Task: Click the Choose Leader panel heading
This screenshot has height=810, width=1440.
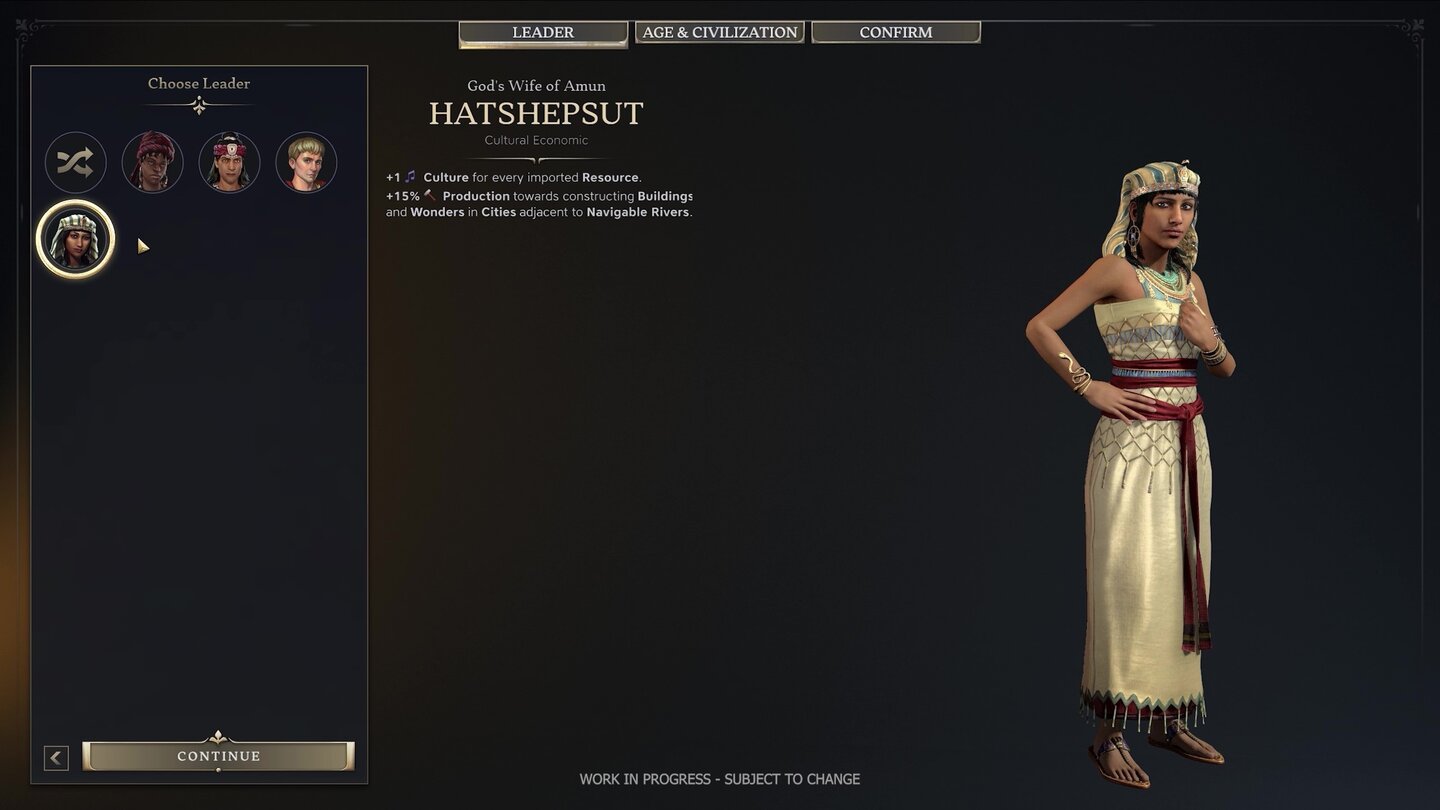Action: pyautogui.click(x=199, y=83)
